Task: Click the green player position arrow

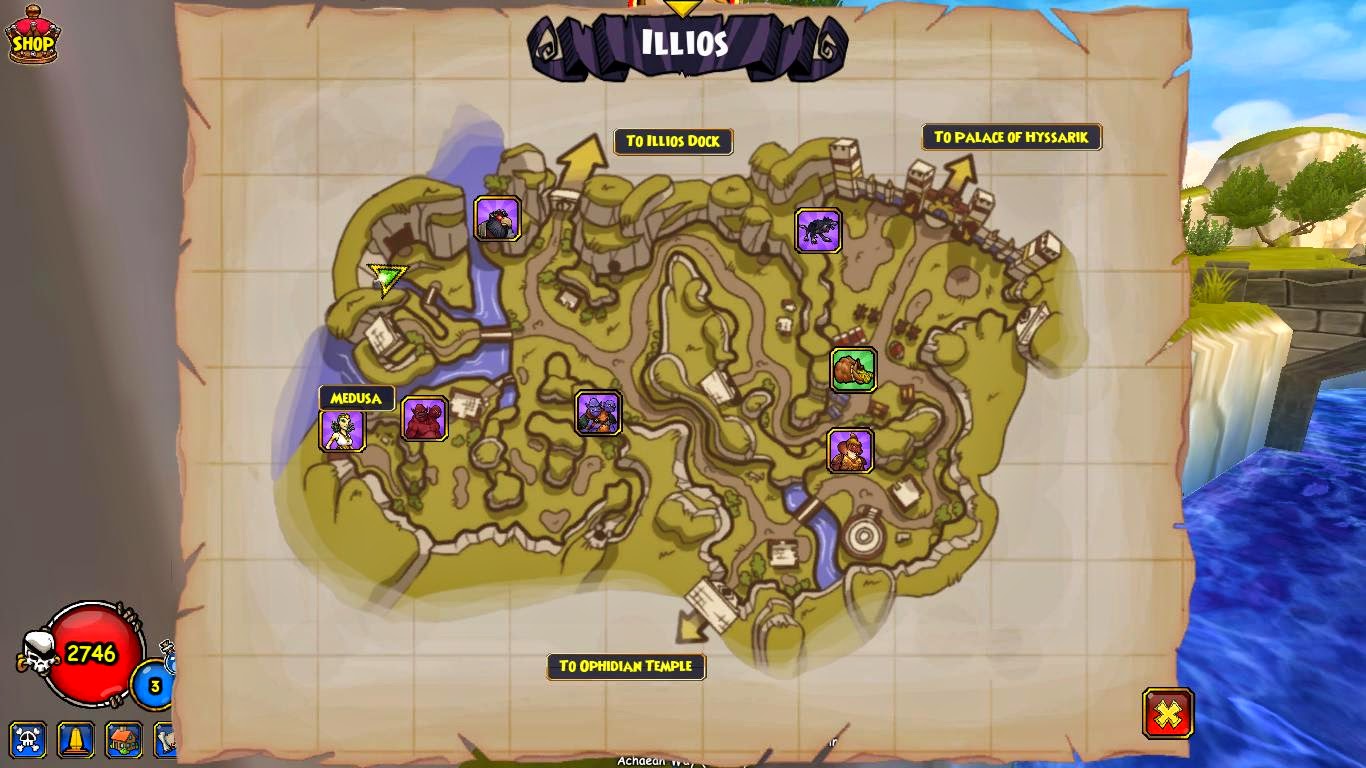Action: [x=385, y=277]
